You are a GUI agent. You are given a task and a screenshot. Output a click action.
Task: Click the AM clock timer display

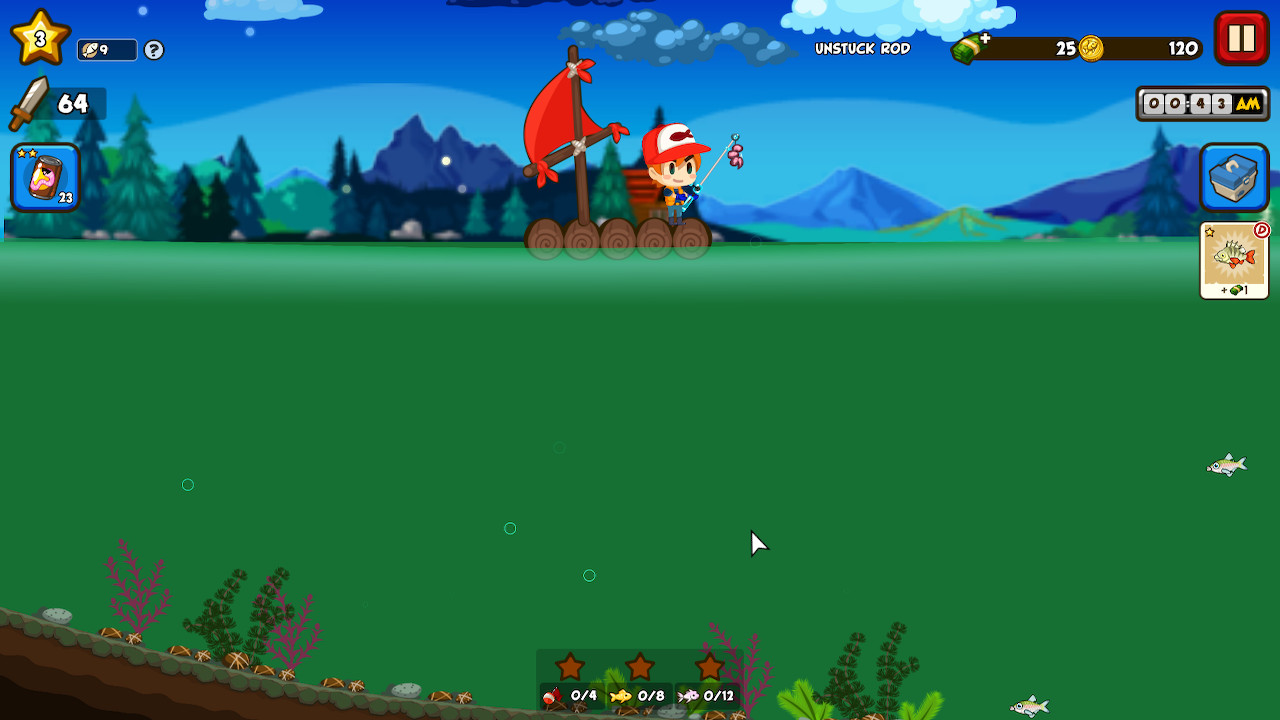tap(1202, 103)
